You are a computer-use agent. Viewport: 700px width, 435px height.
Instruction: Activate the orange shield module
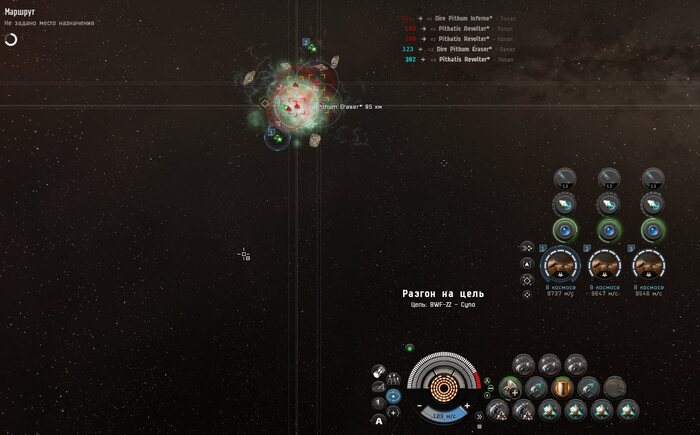coord(562,387)
